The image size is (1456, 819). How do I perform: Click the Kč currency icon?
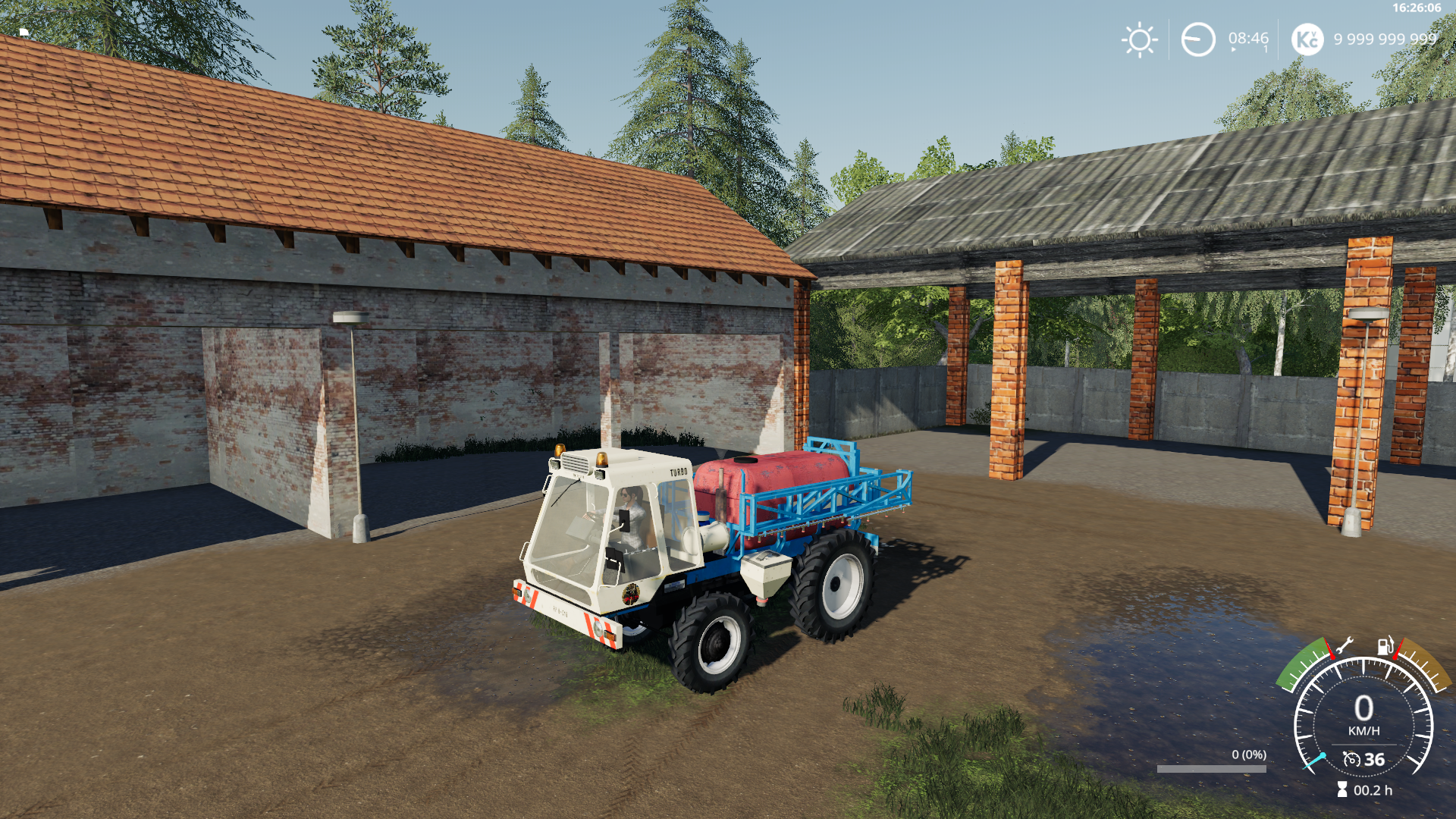tap(1307, 39)
